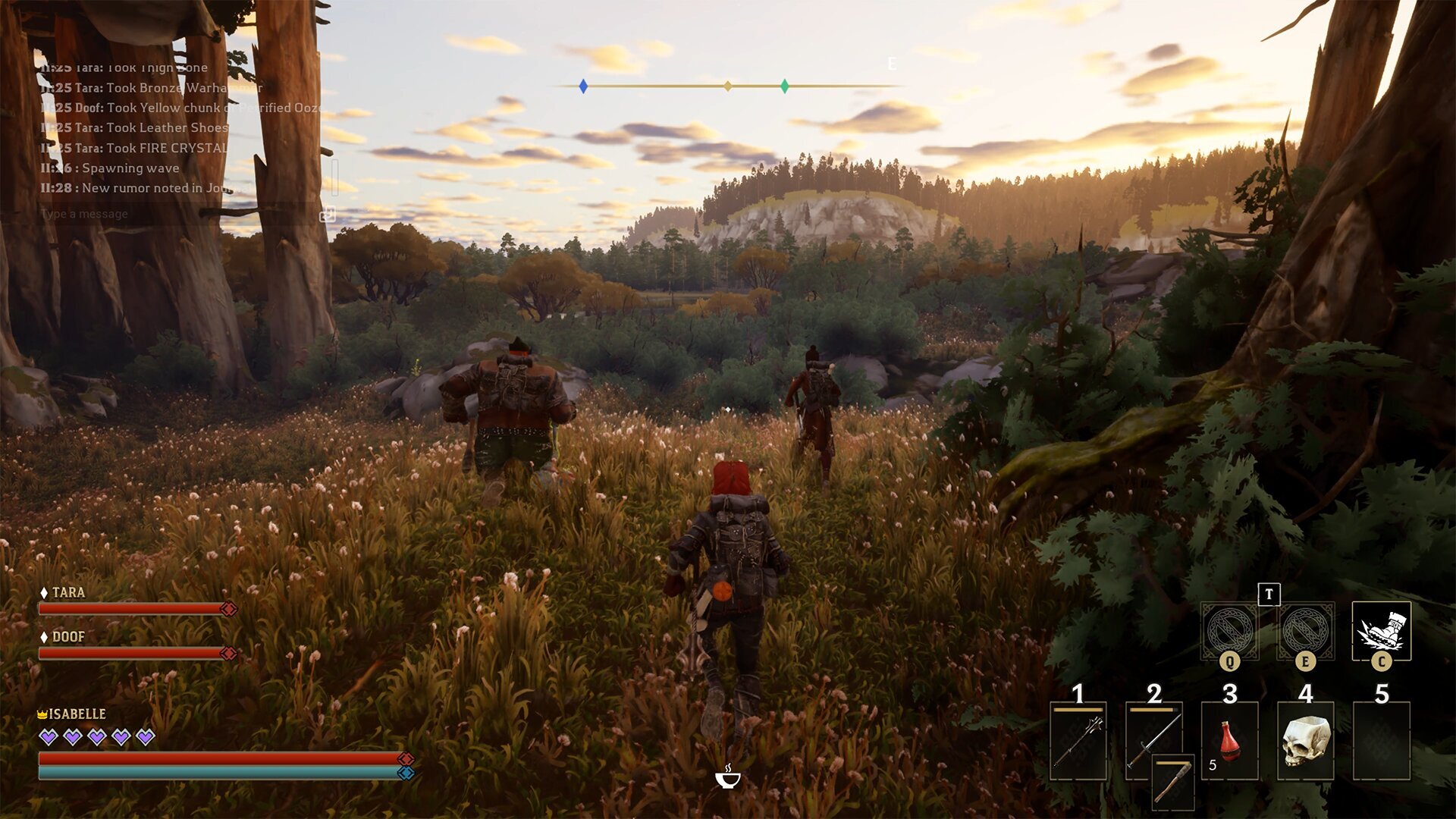Click the coffee cup buff icon at bottom center

[727, 778]
